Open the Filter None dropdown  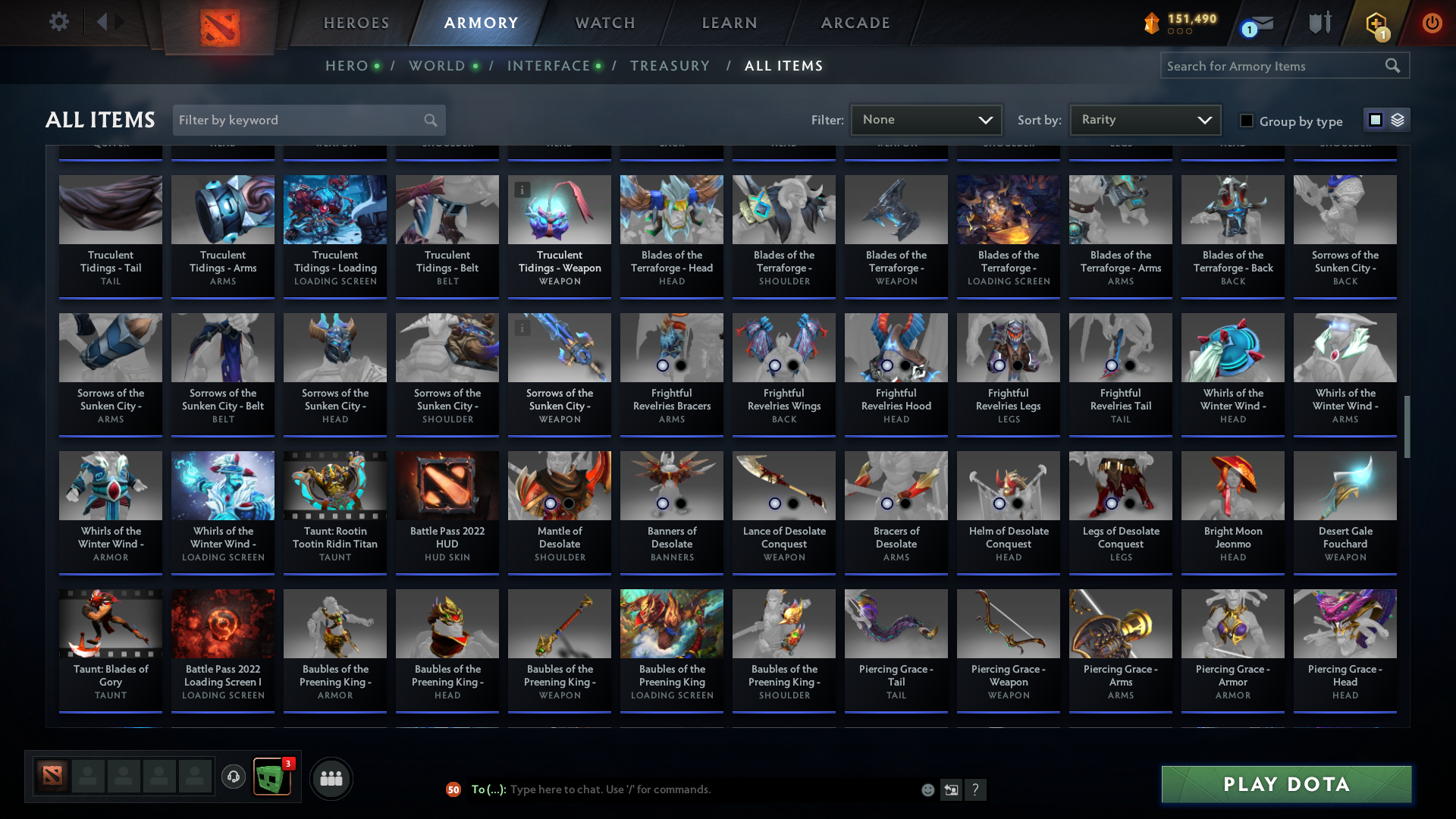click(x=925, y=119)
